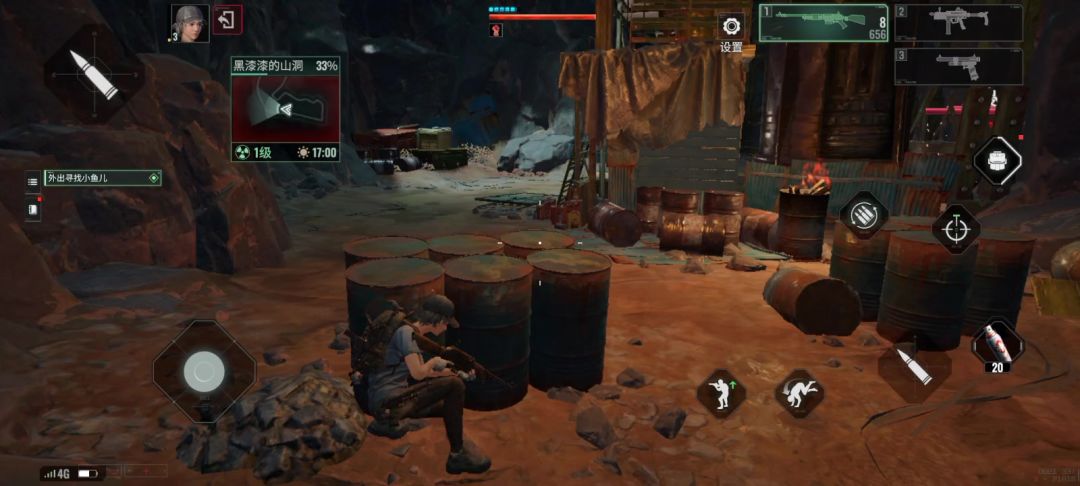1080x486 pixels.
Task: Tap the exit door icon beside the portrait
Action: [x=228, y=20]
